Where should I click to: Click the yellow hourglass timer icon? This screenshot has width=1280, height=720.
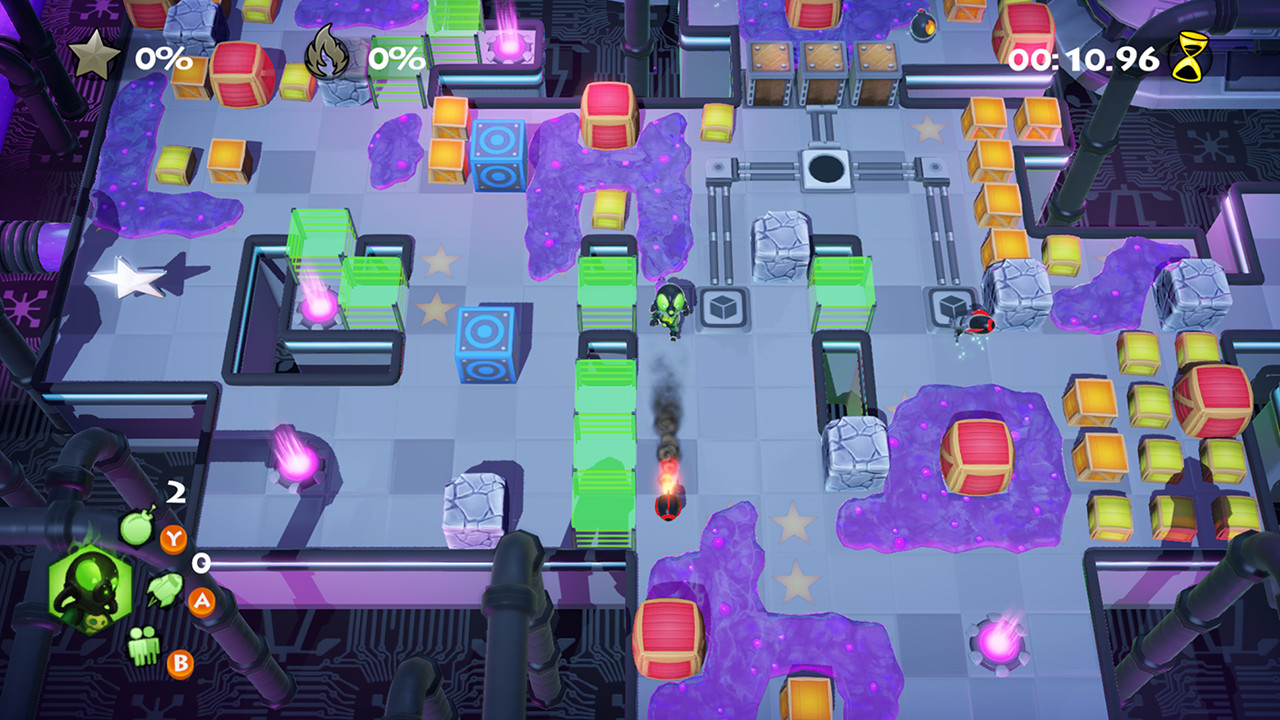pos(1189,57)
